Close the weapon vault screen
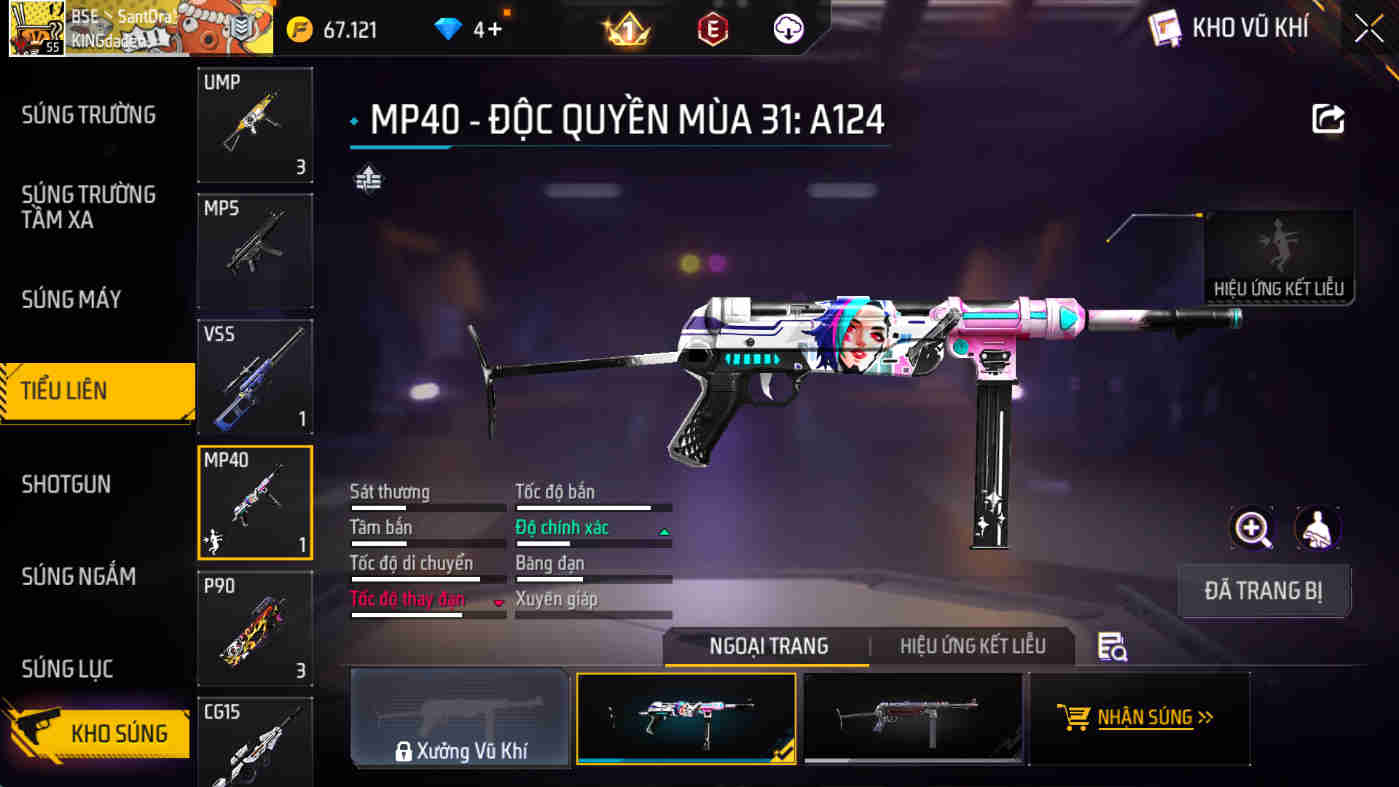Screen dimensions: 1399x787 click(1368, 29)
